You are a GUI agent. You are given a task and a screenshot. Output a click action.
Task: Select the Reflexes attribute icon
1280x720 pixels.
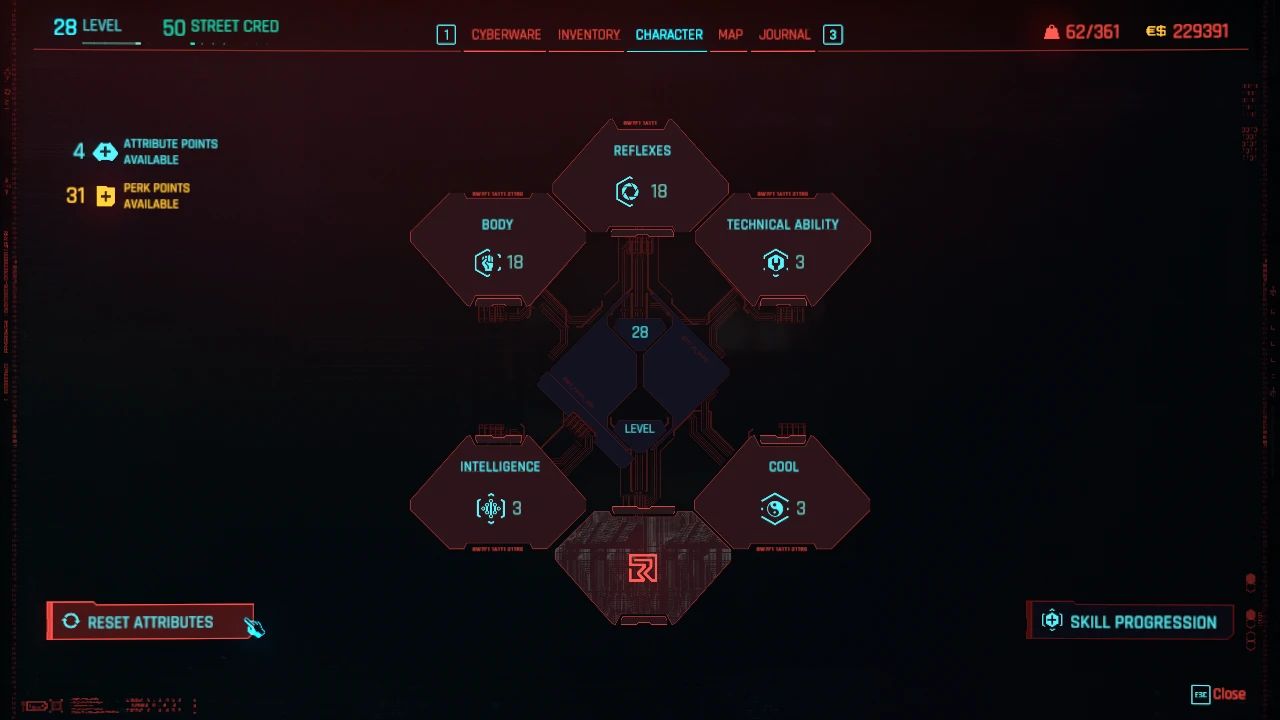coord(628,192)
